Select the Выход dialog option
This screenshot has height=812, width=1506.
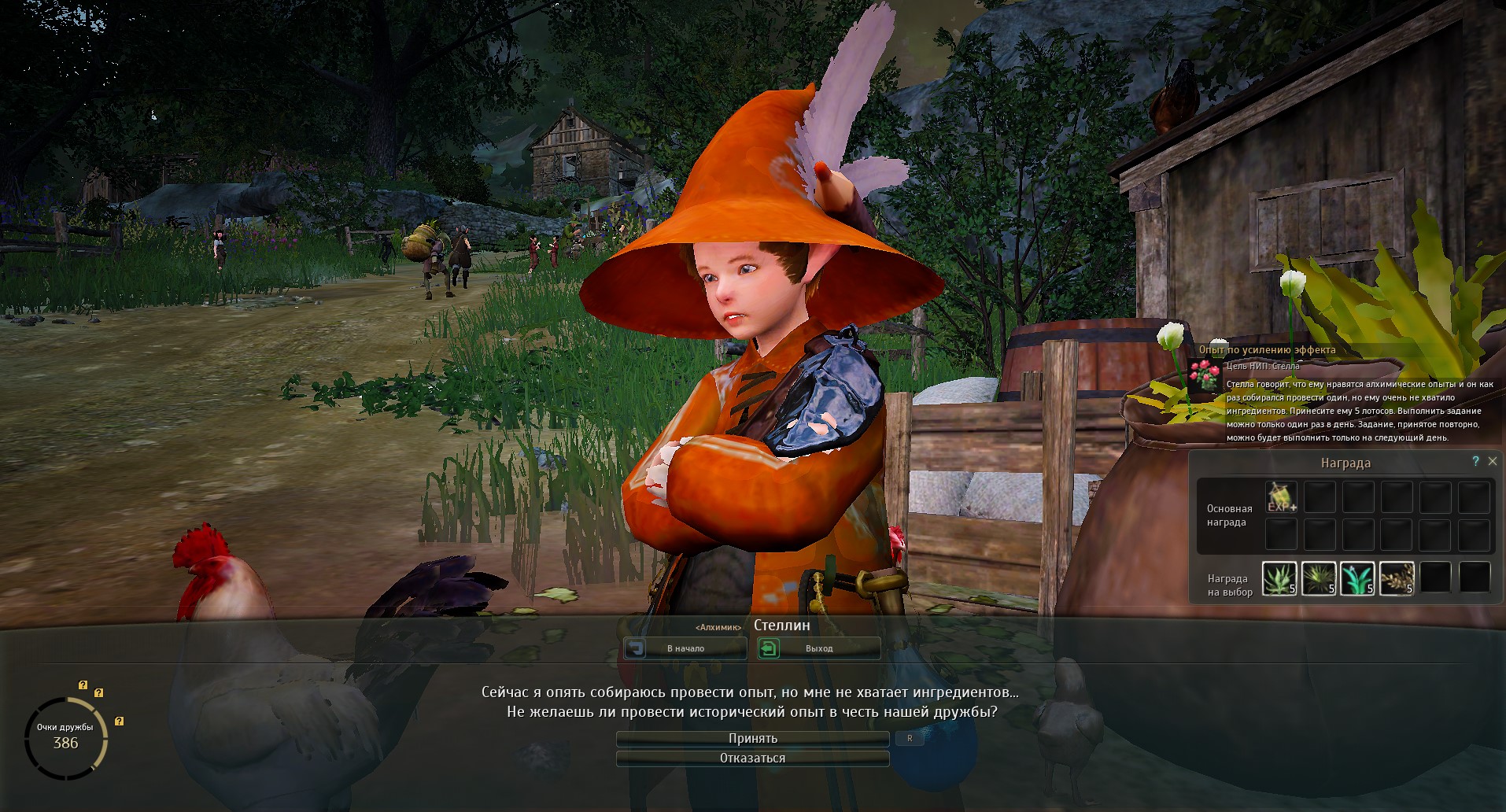coord(818,648)
